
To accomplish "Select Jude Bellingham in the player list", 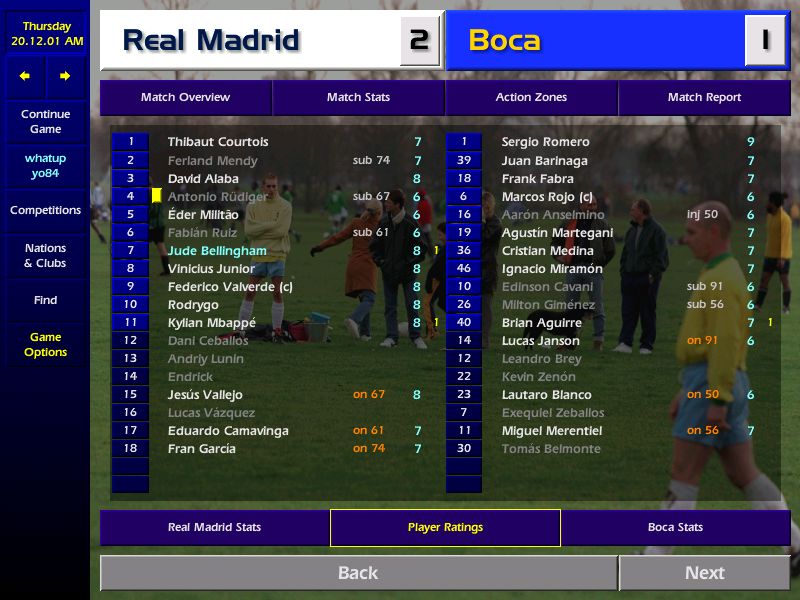I will pyautogui.click(x=217, y=251).
